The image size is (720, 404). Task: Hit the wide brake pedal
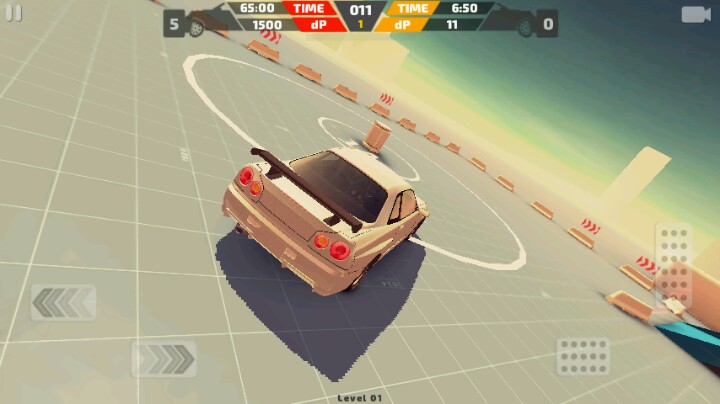point(583,355)
